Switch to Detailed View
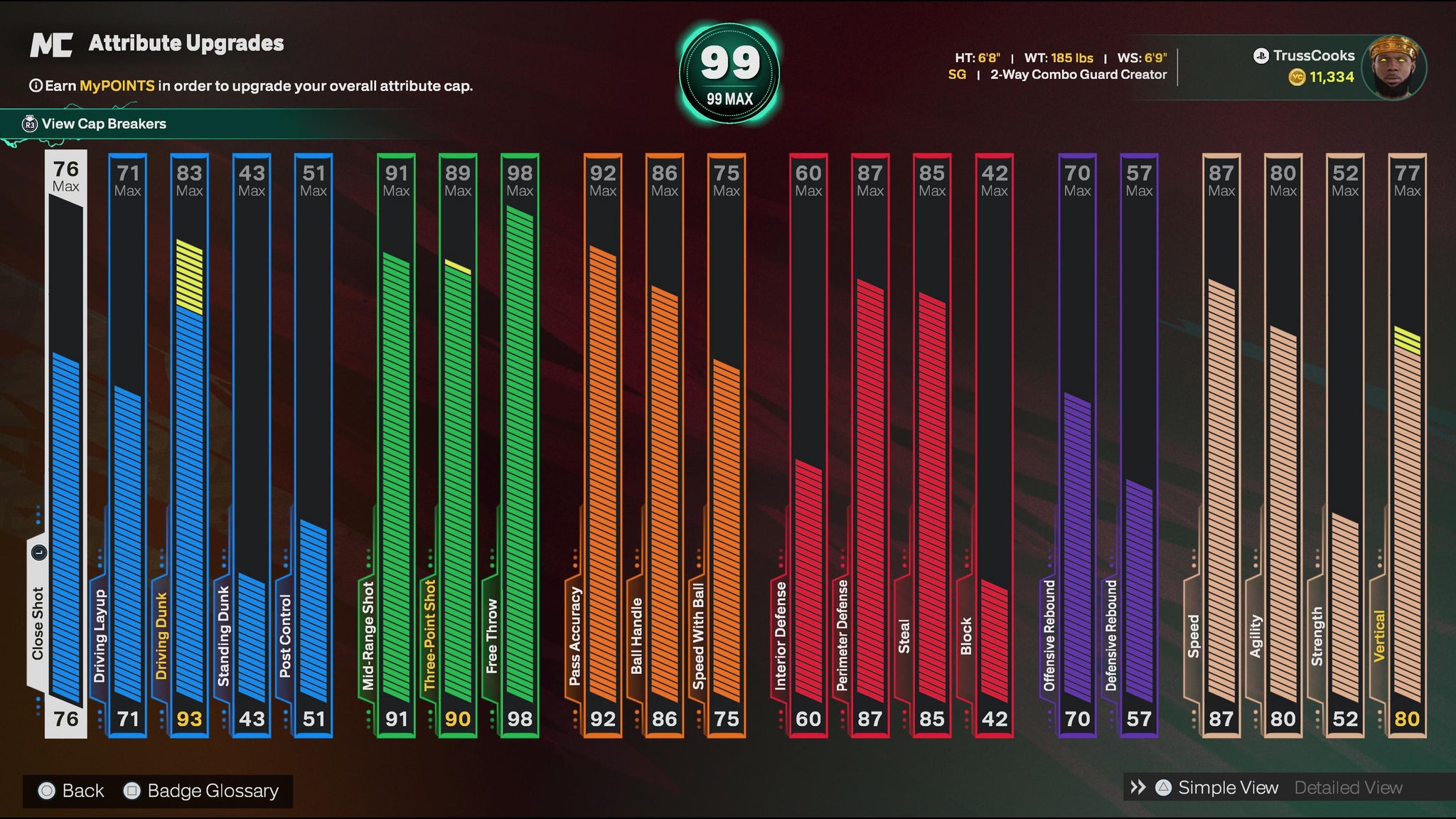 [1348, 788]
